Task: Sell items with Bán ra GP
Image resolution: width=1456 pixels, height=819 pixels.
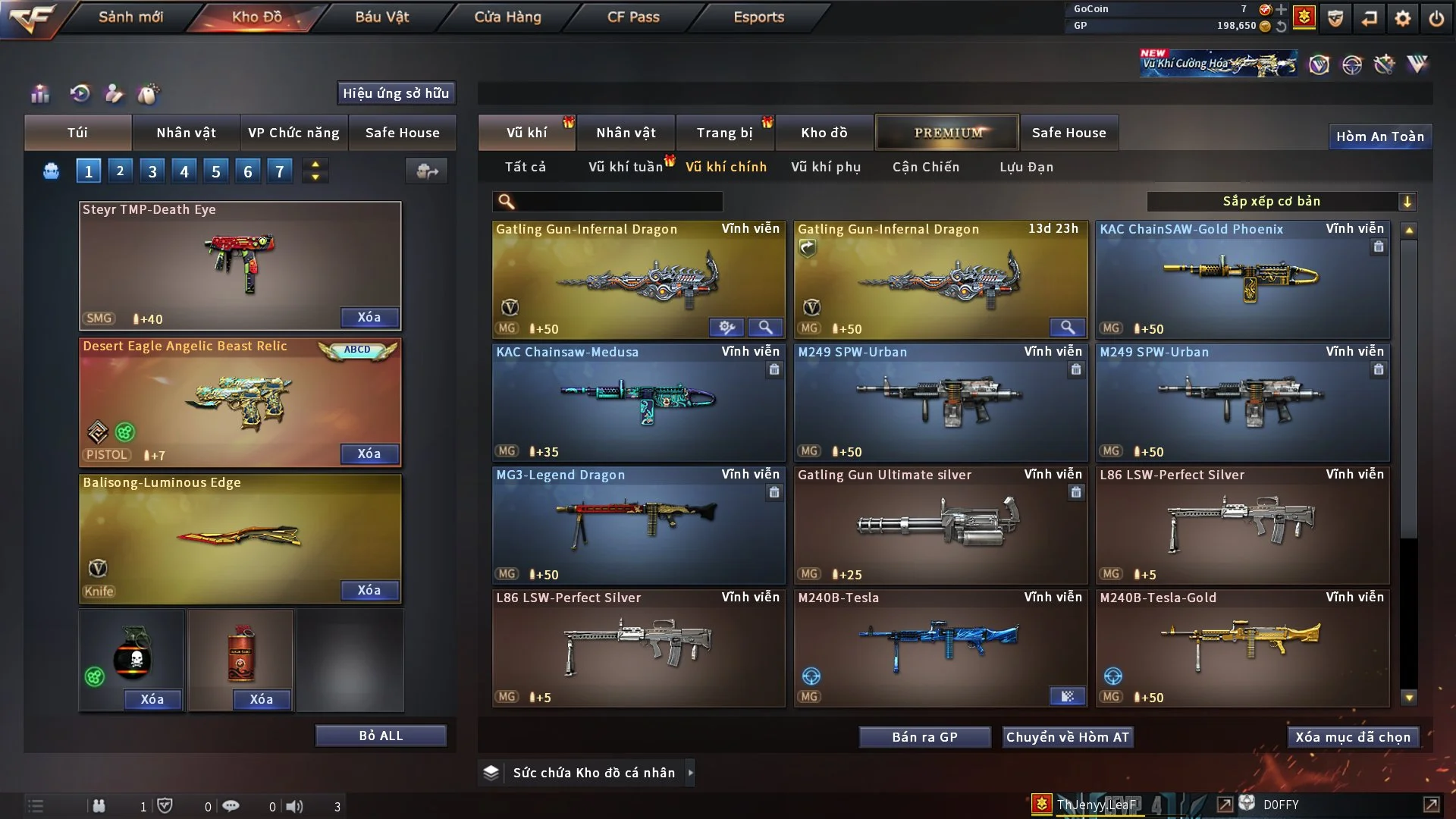Action: [924, 737]
